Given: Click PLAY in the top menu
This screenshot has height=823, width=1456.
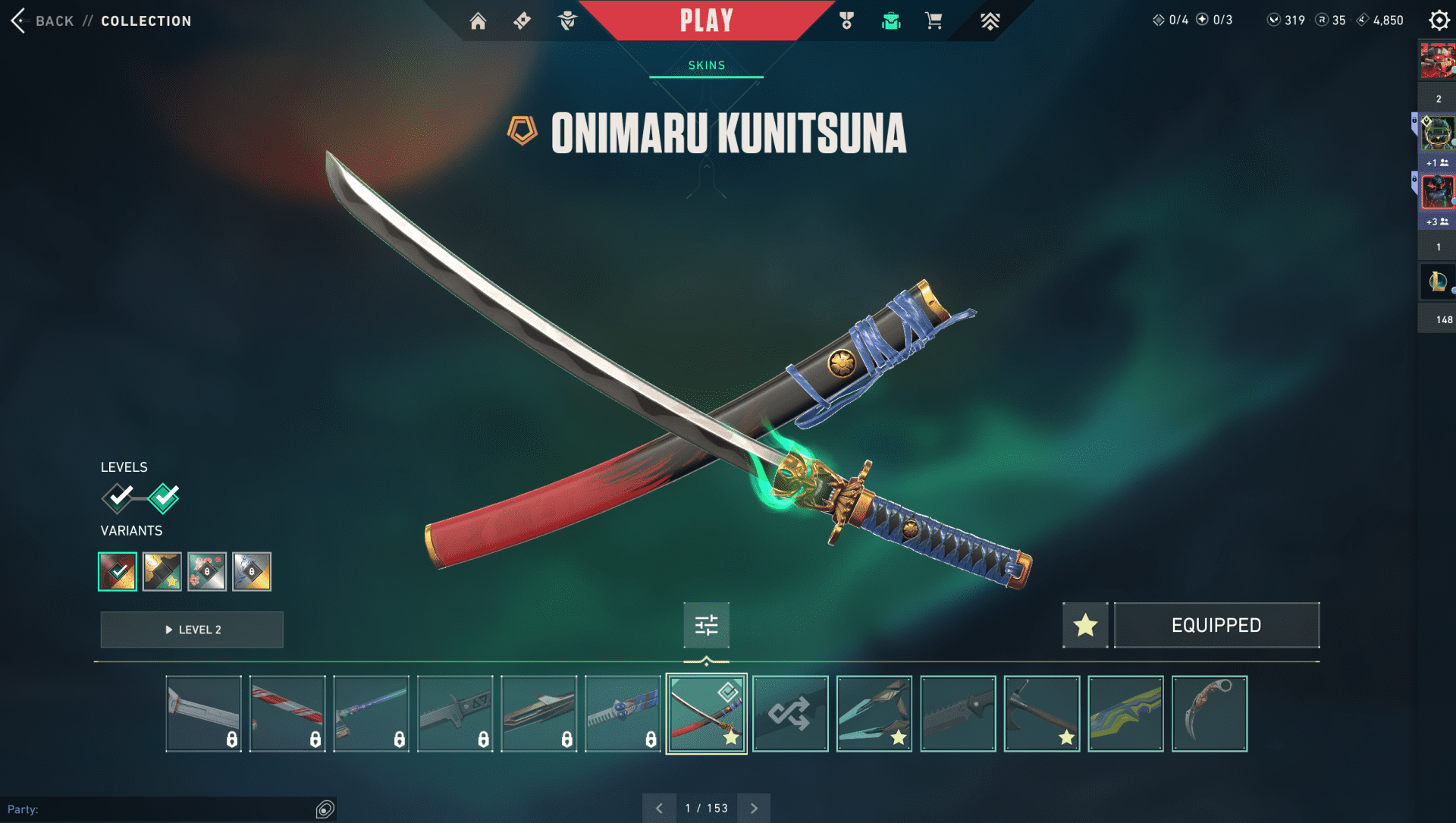Looking at the screenshot, I should click(x=706, y=20).
